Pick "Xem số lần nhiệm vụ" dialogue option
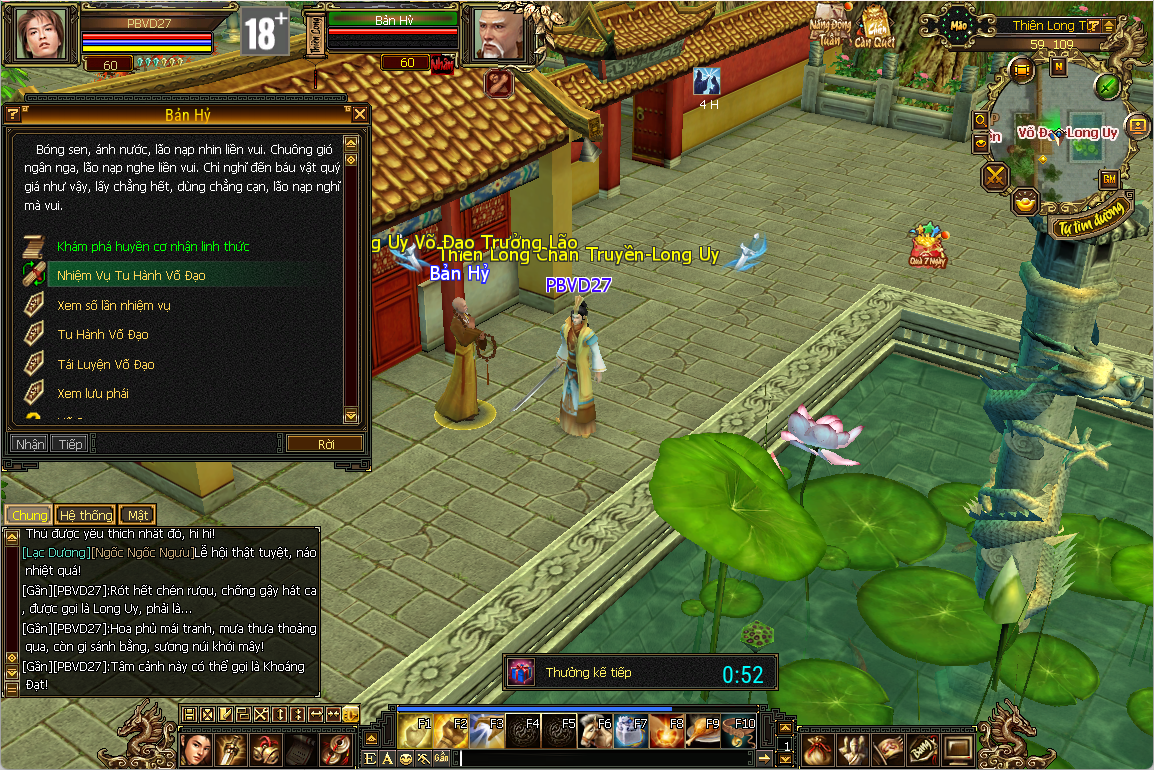 [114, 305]
